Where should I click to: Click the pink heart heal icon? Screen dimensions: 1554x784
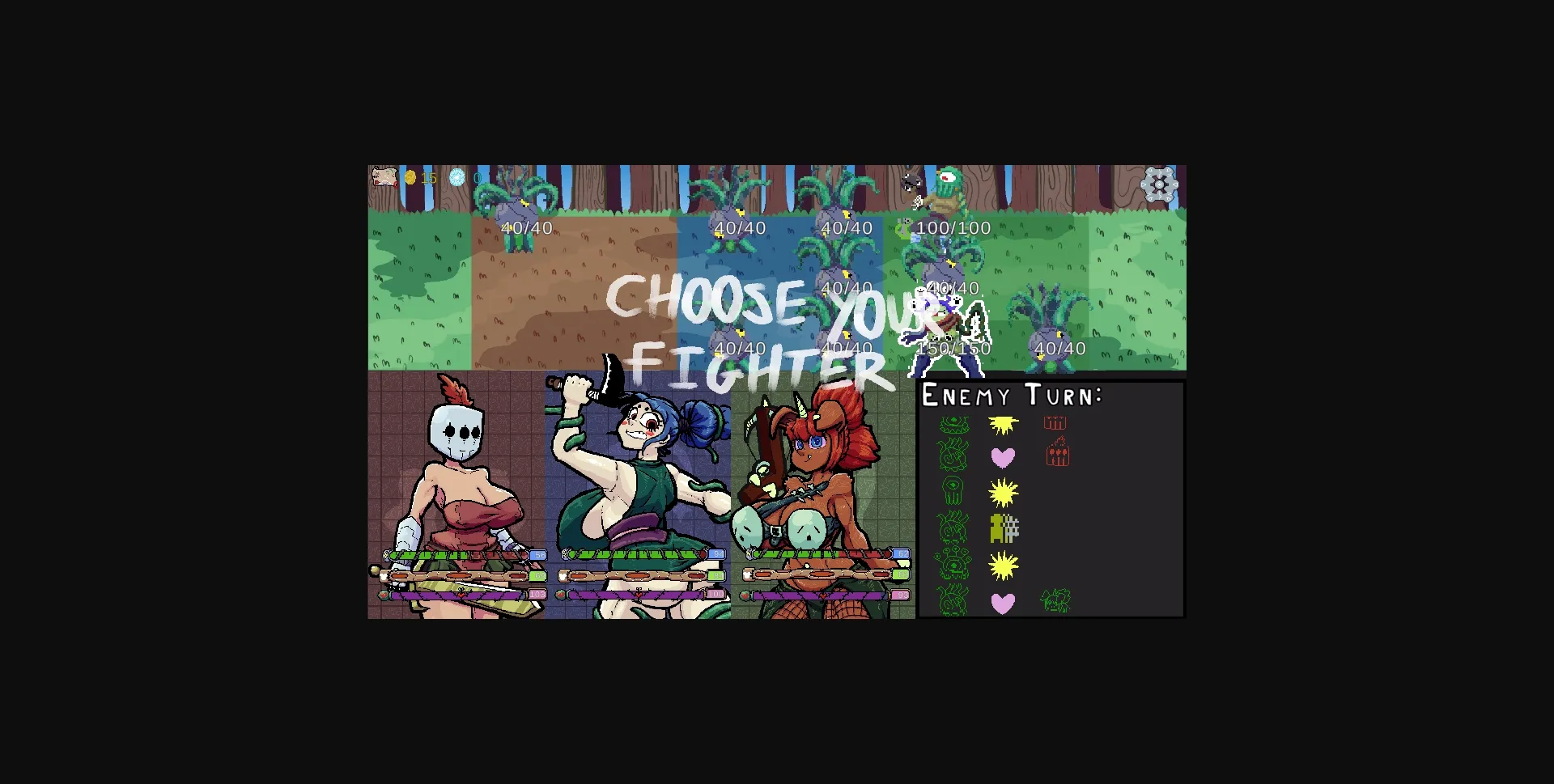click(1004, 456)
